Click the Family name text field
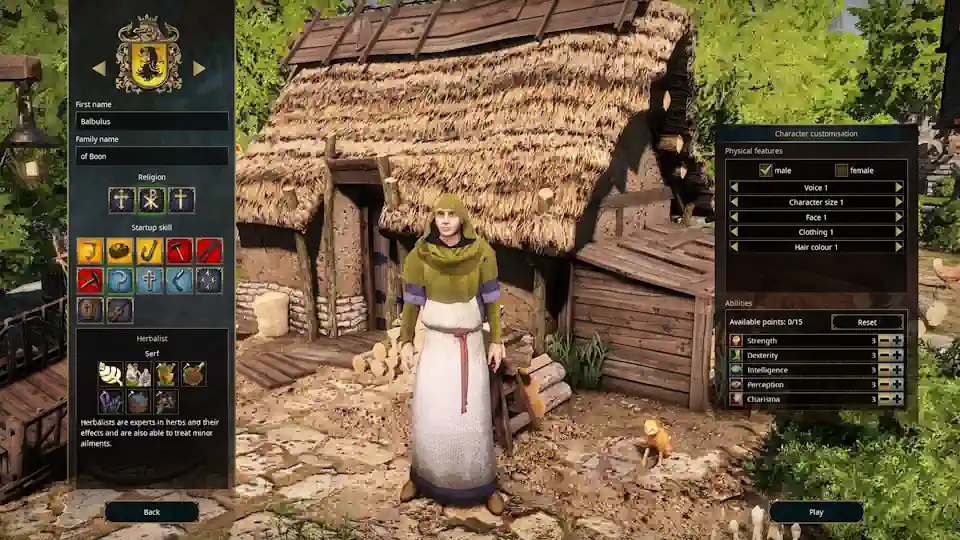The height and width of the screenshot is (540, 960). 152,156
